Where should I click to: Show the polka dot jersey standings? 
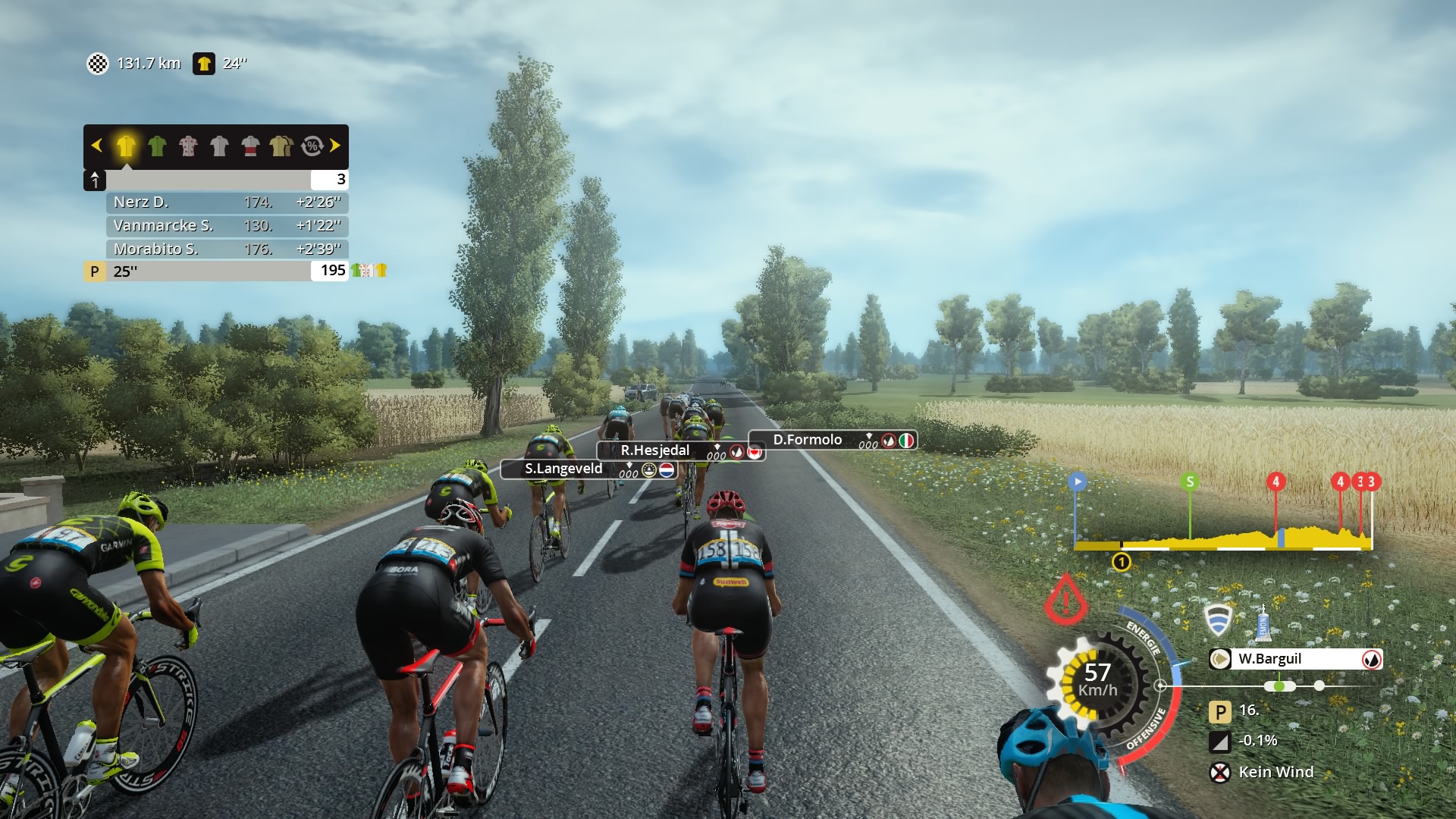point(188,146)
